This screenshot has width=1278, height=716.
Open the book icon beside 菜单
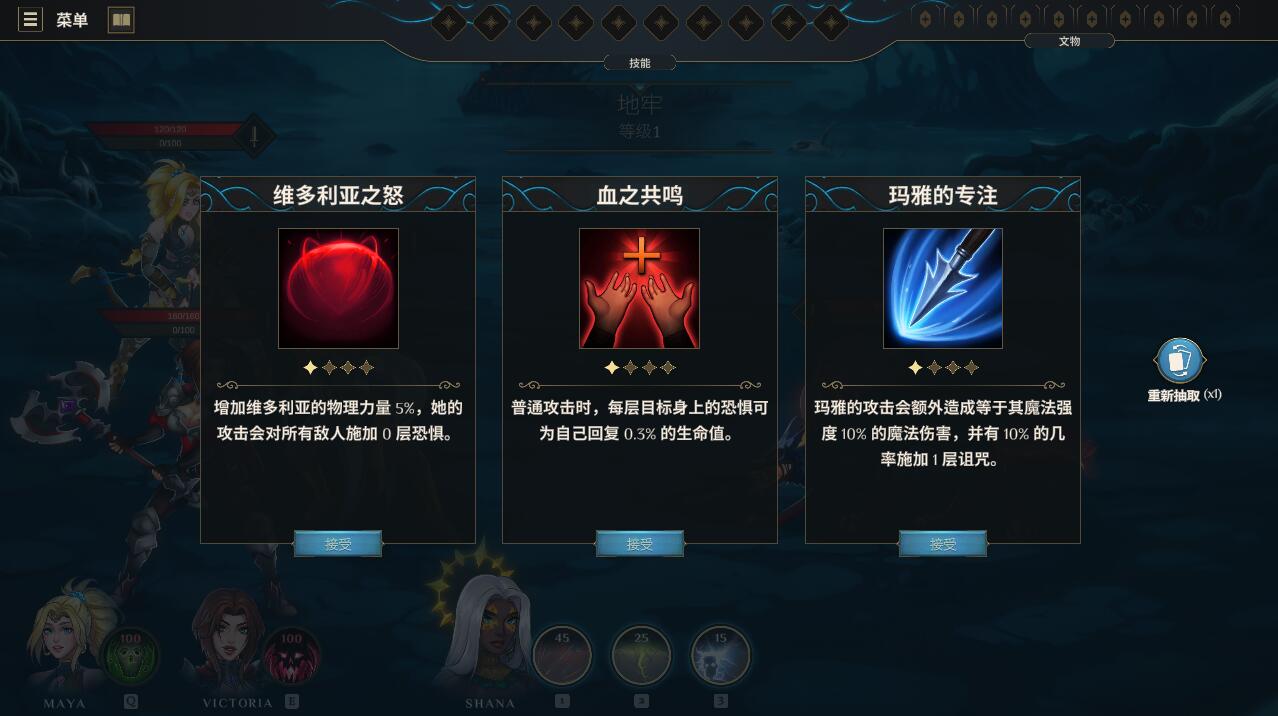tap(121, 20)
